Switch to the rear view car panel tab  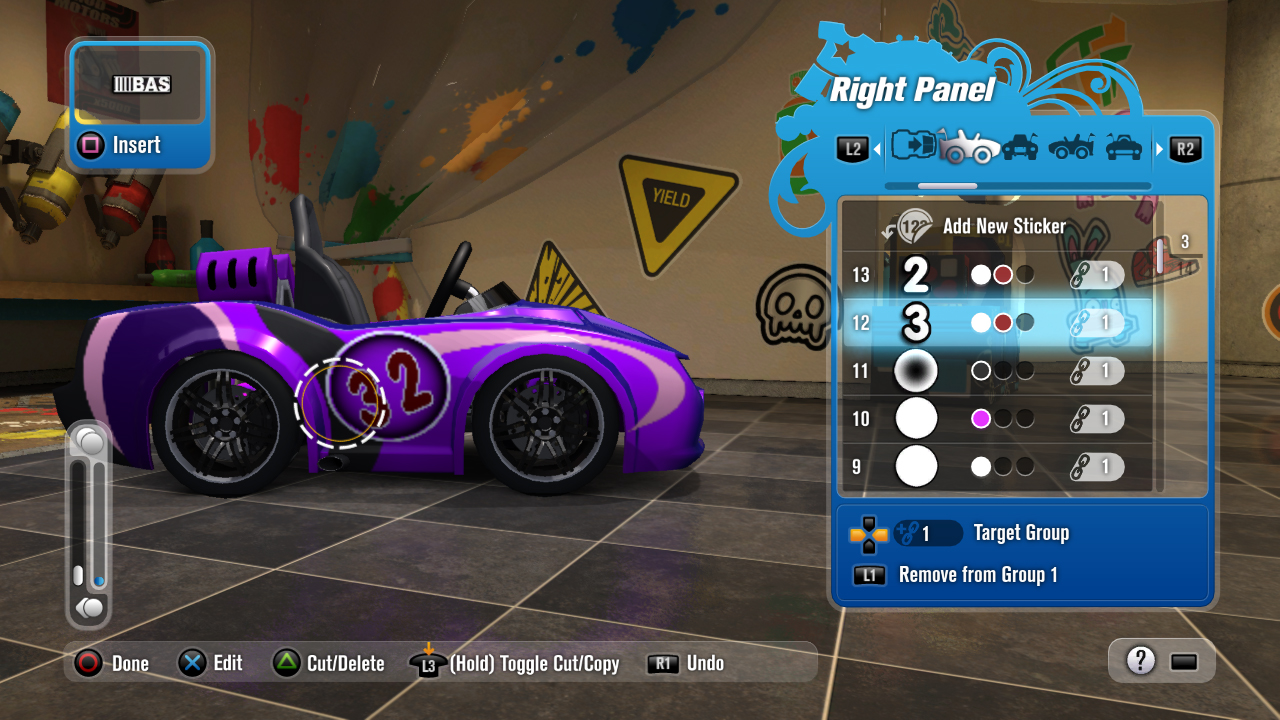pyautogui.click(x=1124, y=148)
